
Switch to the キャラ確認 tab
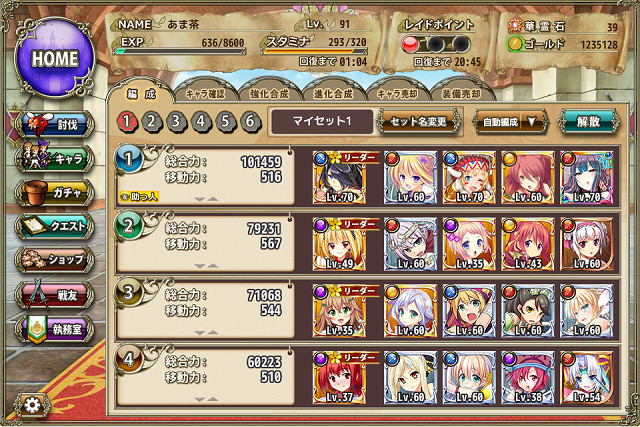point(210,93)
